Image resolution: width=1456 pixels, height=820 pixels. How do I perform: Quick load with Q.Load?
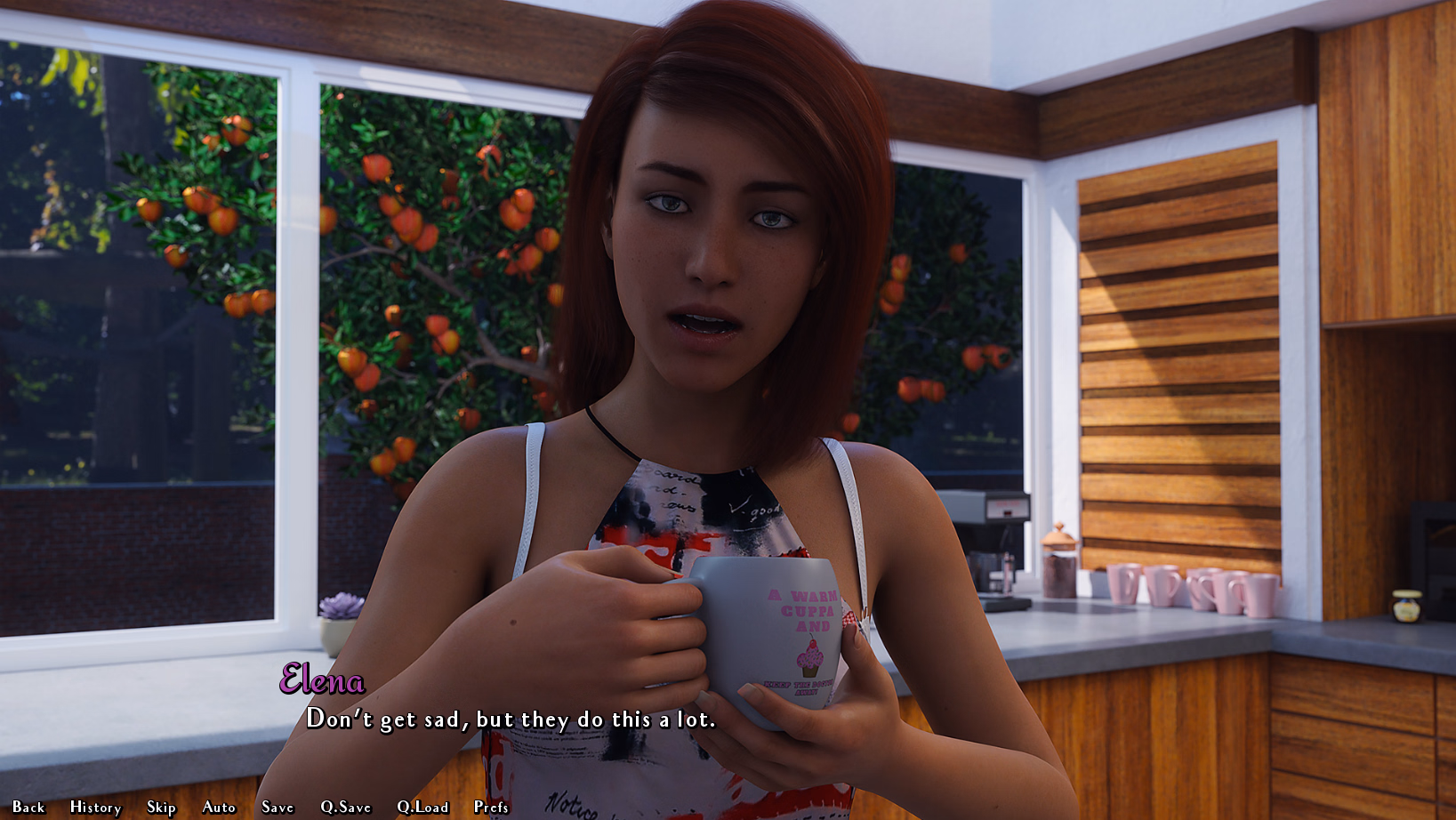pyautogui.click(x=422, y=807)
